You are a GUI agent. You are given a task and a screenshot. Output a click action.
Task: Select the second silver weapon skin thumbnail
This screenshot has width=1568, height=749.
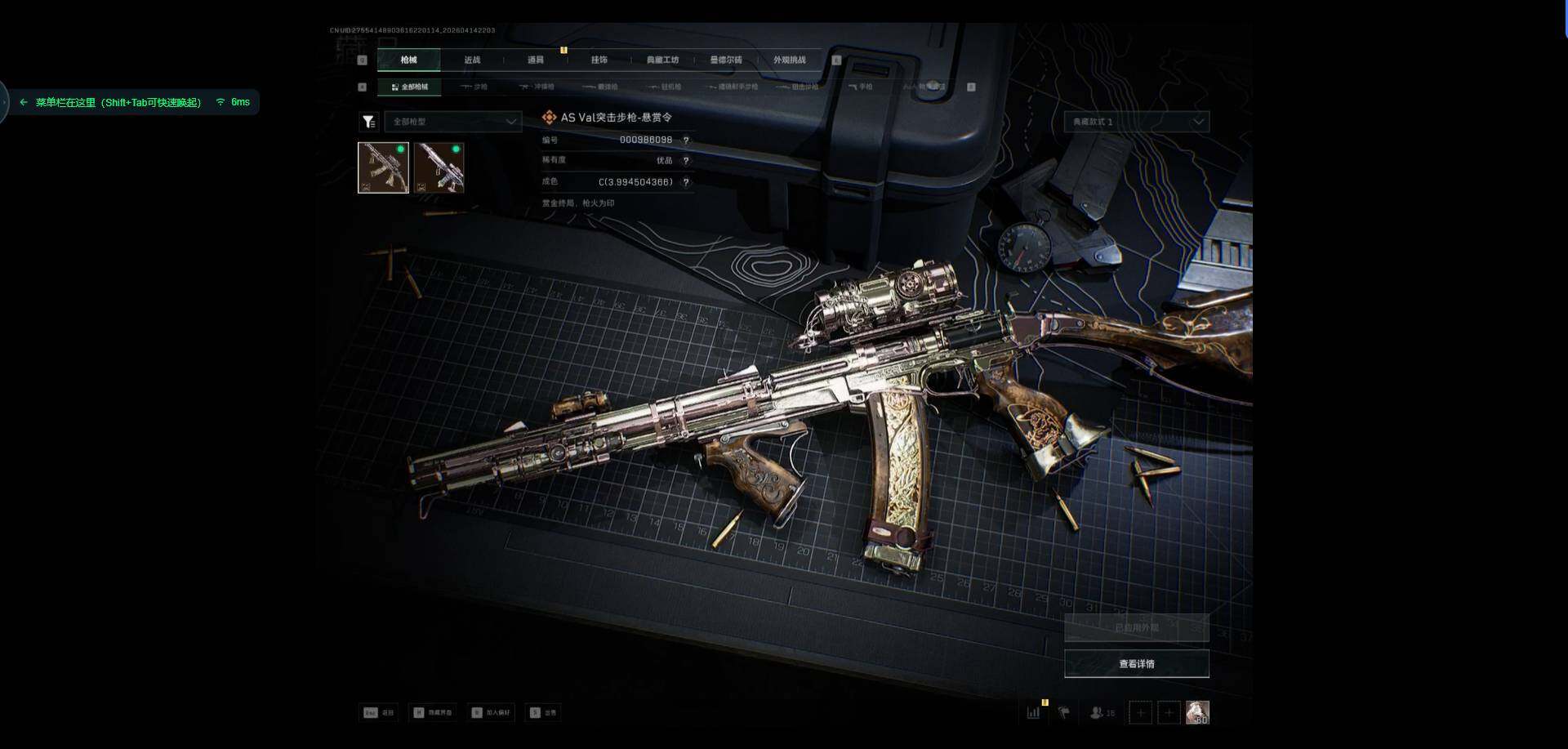(439, 167)
